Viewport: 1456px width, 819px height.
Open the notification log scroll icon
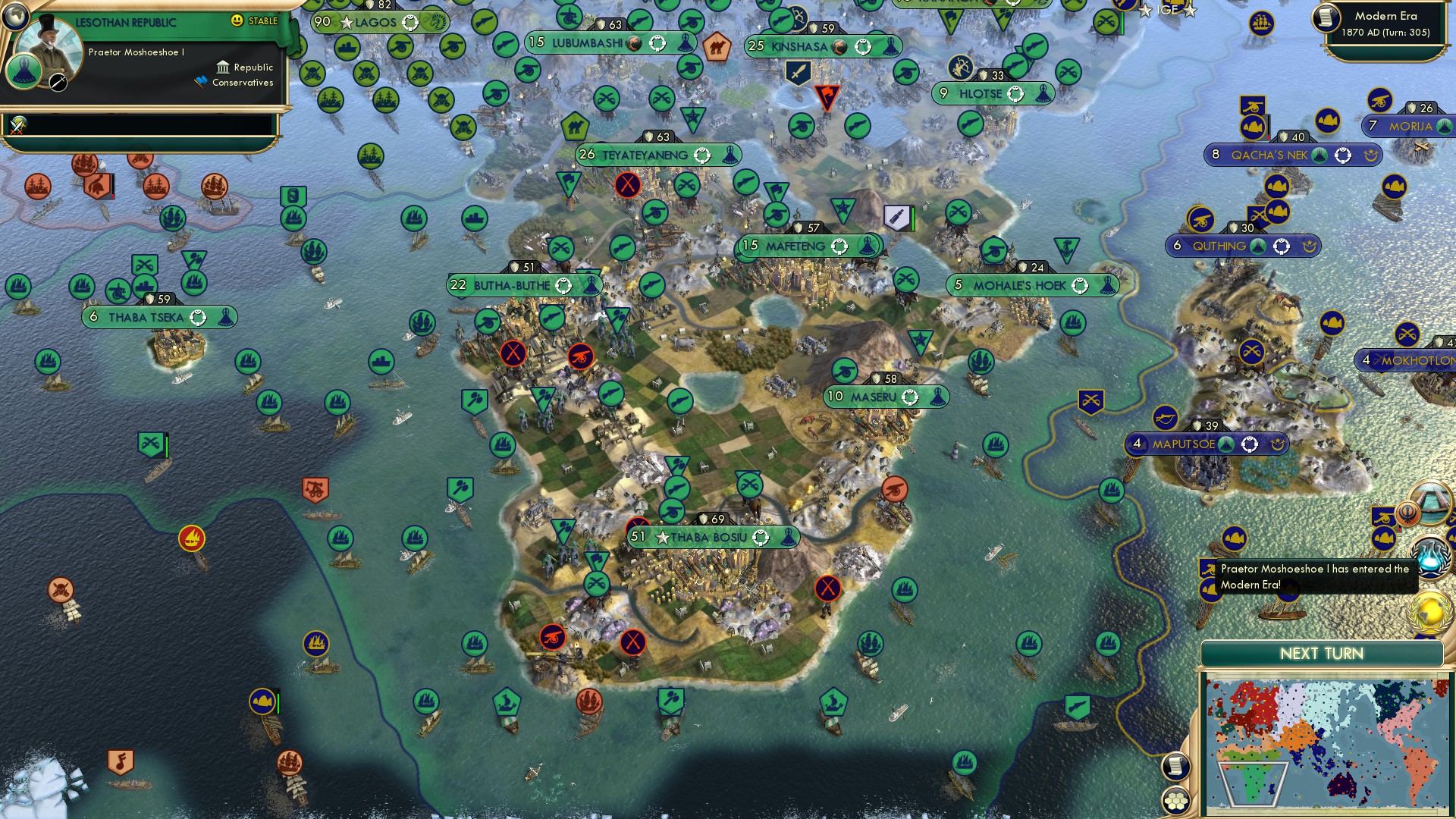1176,766
